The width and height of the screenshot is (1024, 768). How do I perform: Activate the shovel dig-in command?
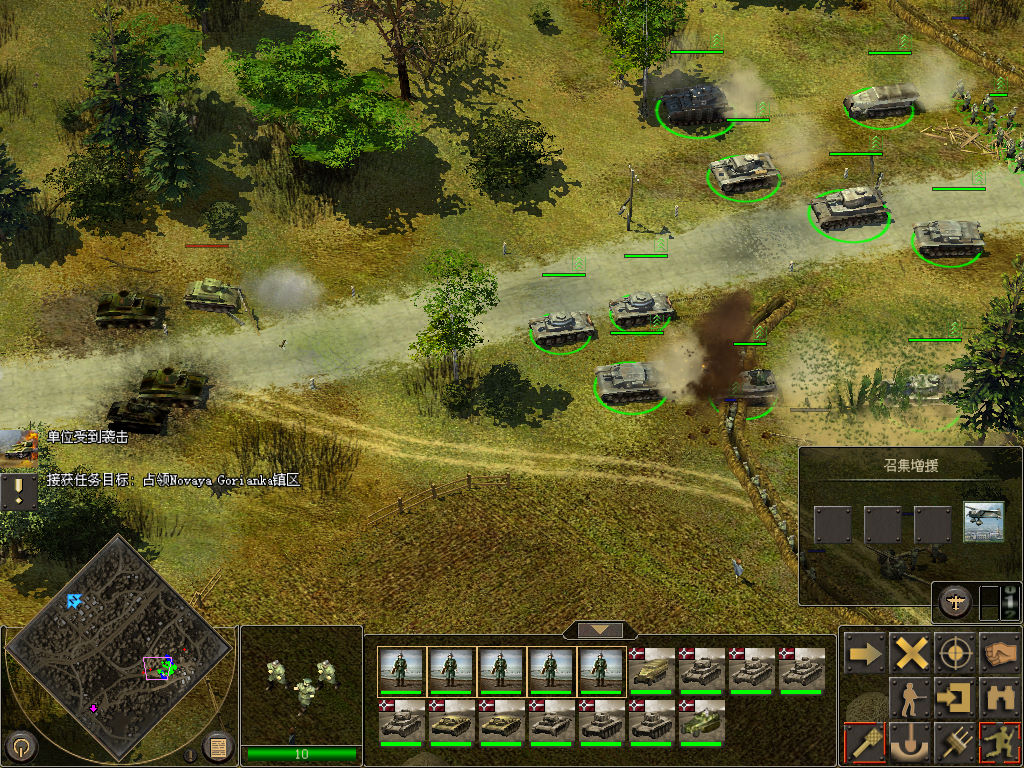pyautogui.click(x=911, y=742)
